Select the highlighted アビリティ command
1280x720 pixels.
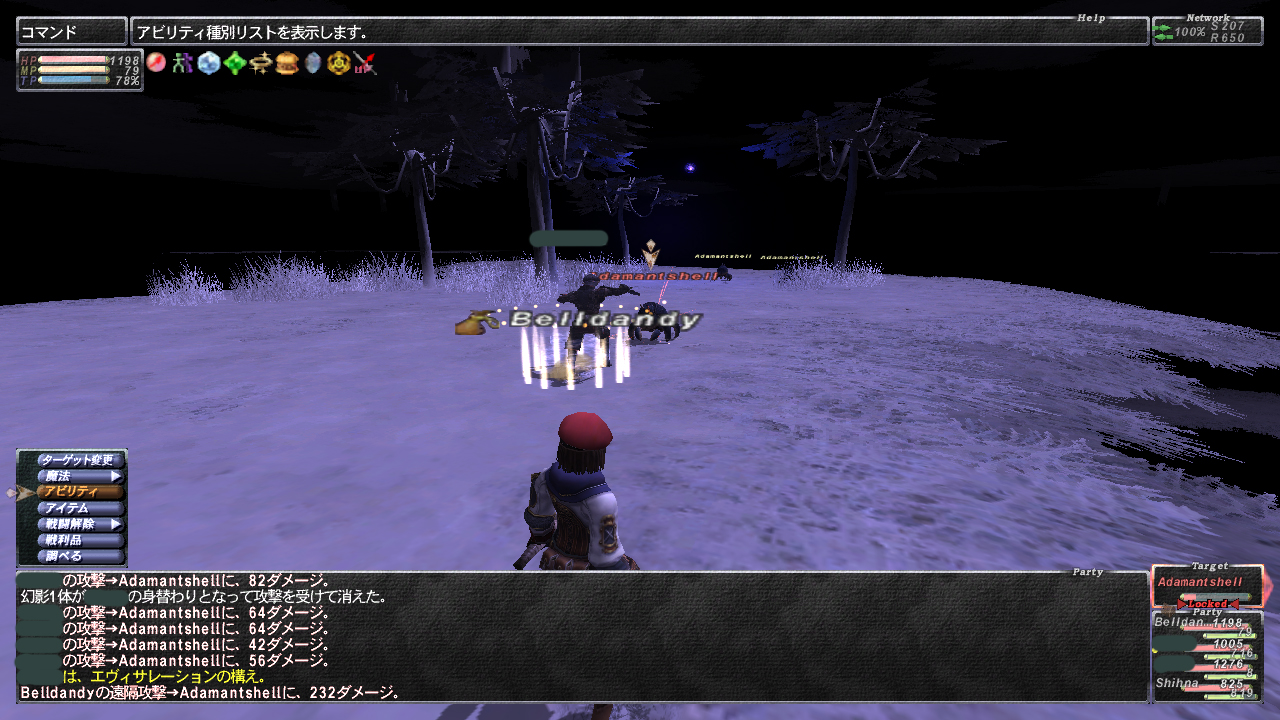[80, 492]
